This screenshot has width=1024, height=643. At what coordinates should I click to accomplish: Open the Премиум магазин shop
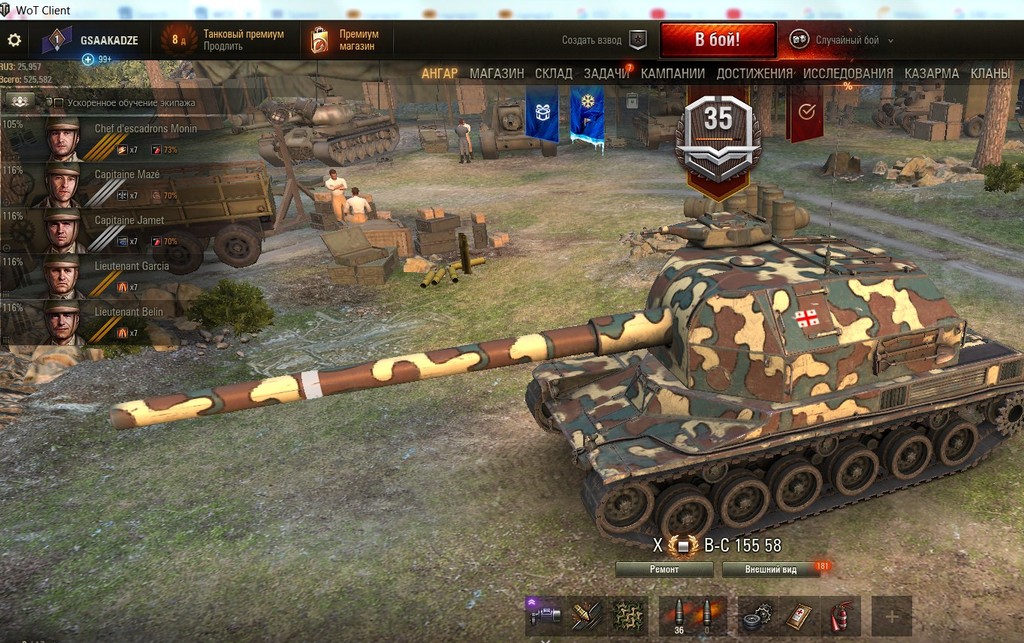347,40
